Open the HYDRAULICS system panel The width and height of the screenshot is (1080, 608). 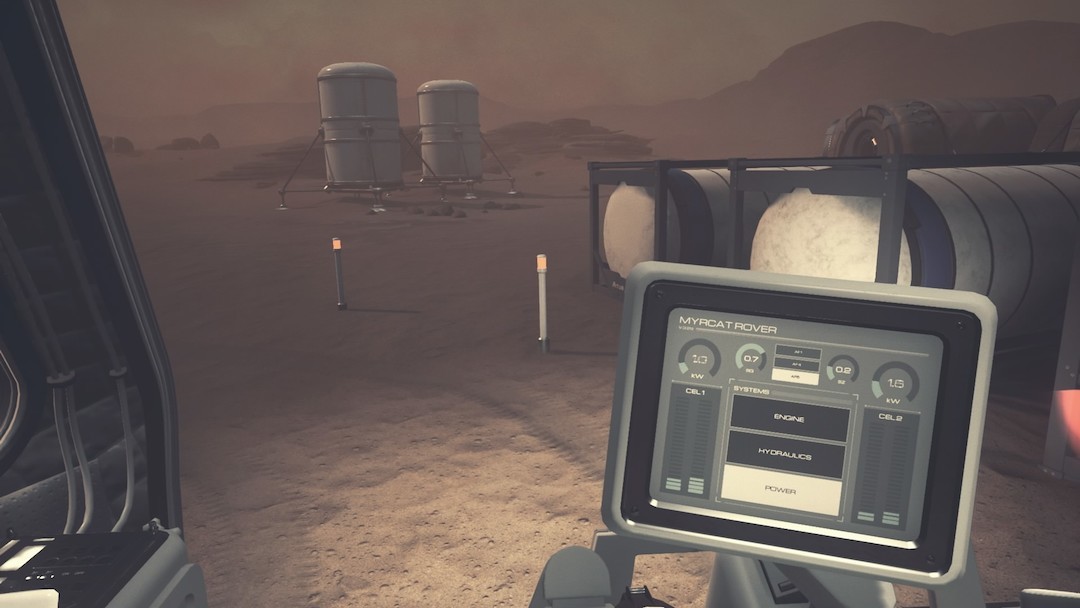click(786, 455)
